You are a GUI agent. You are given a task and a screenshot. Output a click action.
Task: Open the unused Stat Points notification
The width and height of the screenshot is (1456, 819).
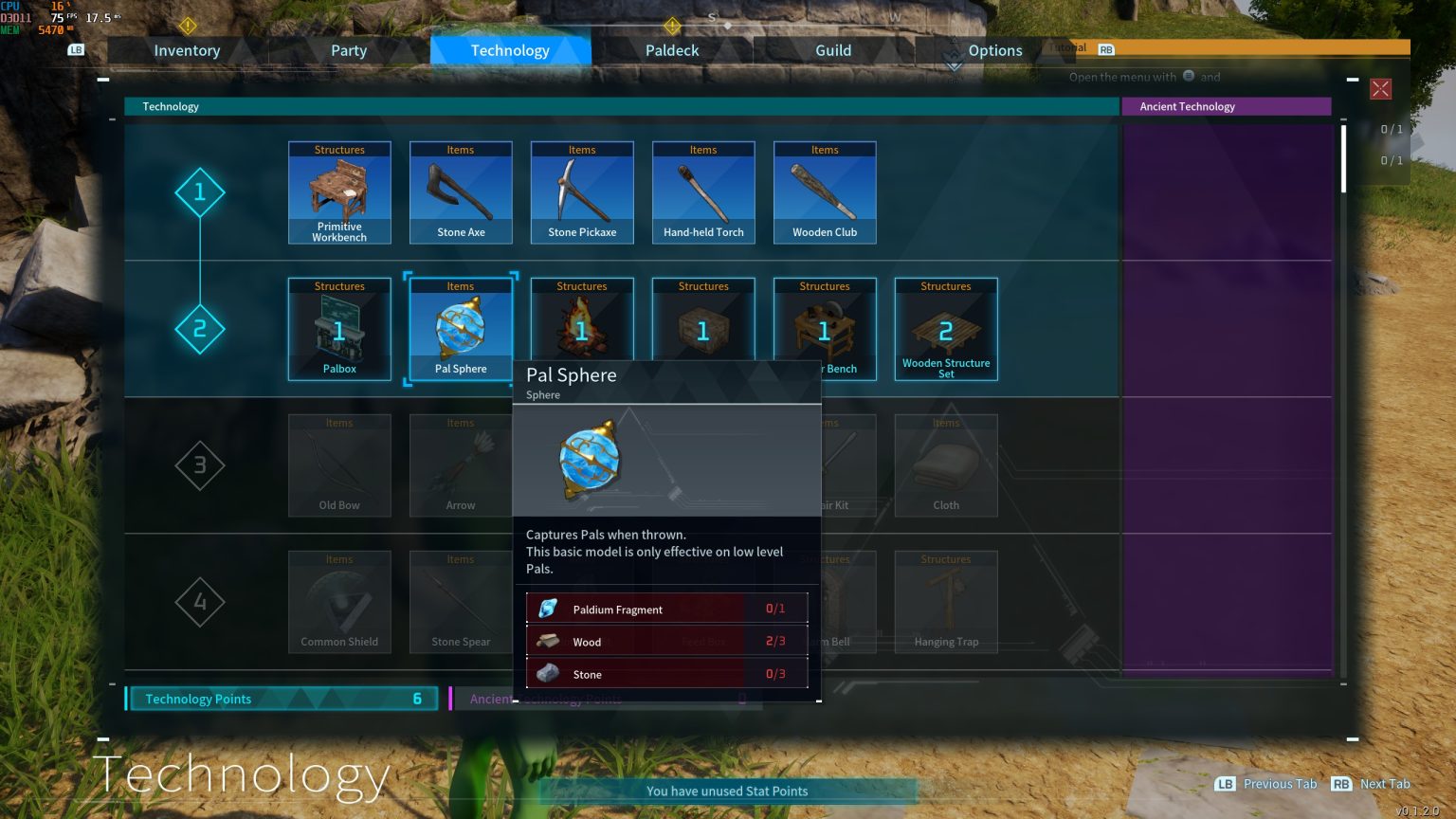pyautogui.click(x=727, y=791)
